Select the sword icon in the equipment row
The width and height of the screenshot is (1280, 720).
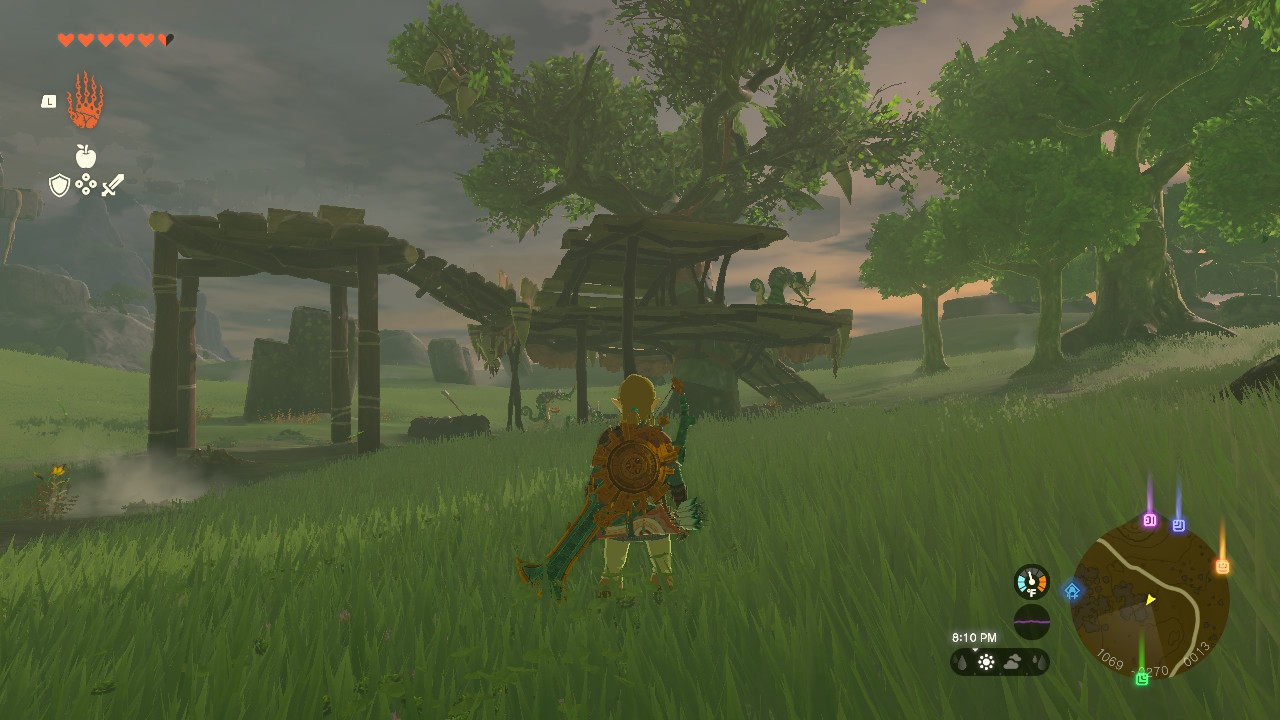[x=113, y=183]
